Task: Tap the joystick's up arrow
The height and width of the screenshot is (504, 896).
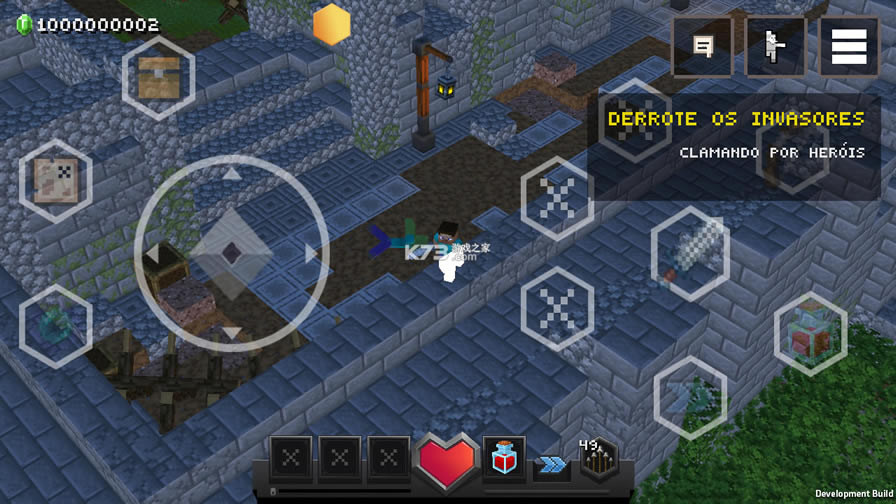Action: point(231,175)
